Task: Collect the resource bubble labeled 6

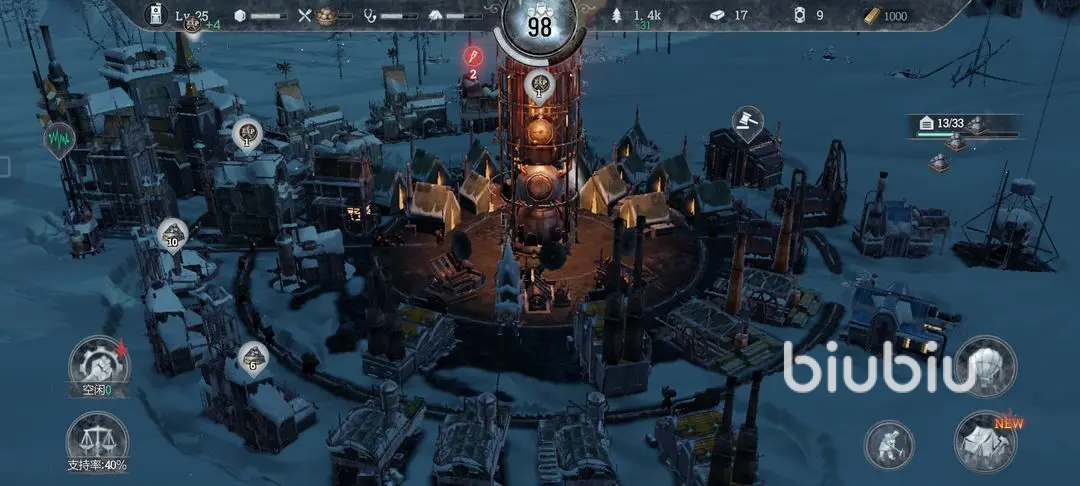Action: [x=252, y=358]
